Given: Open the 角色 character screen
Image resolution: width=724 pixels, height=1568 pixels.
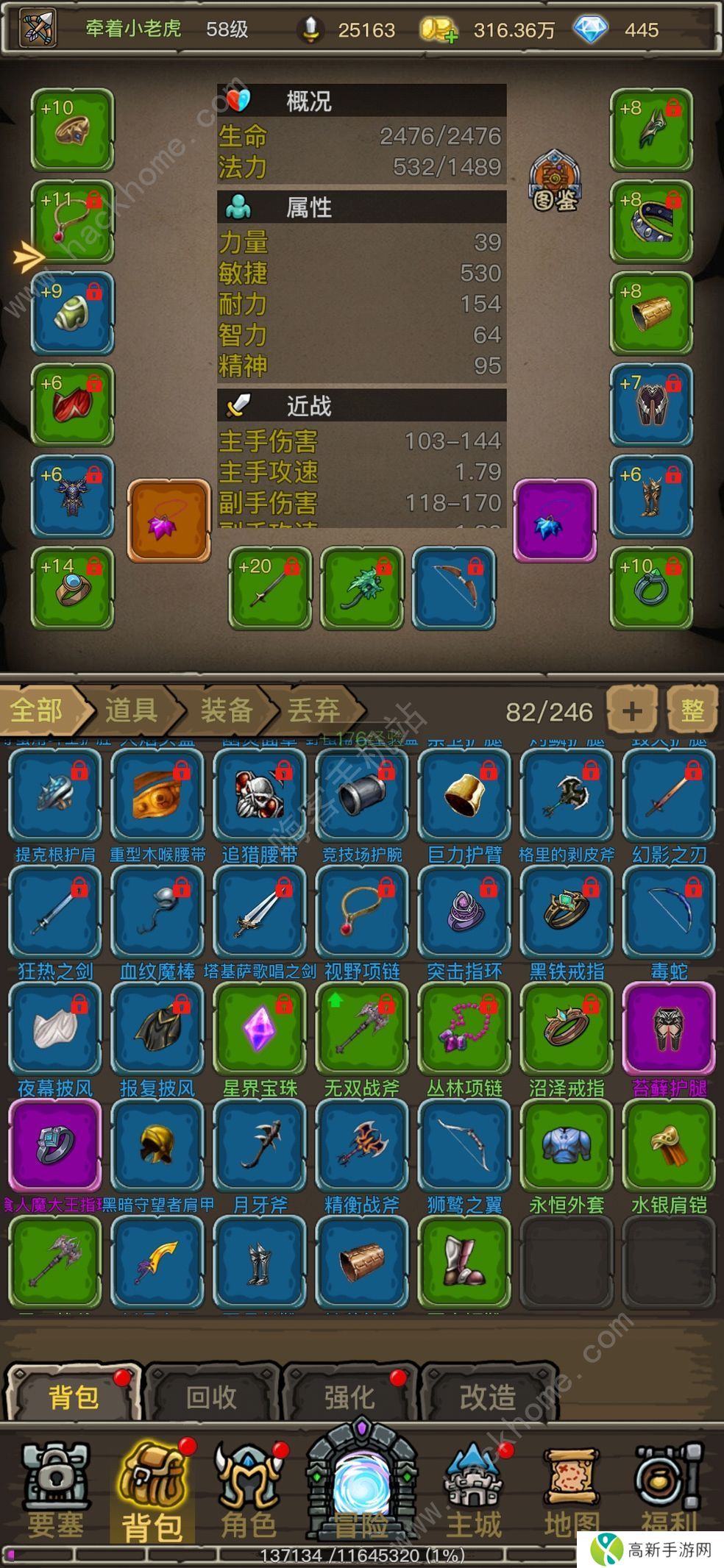Looking at the screenshot, I should point(249,1490).
